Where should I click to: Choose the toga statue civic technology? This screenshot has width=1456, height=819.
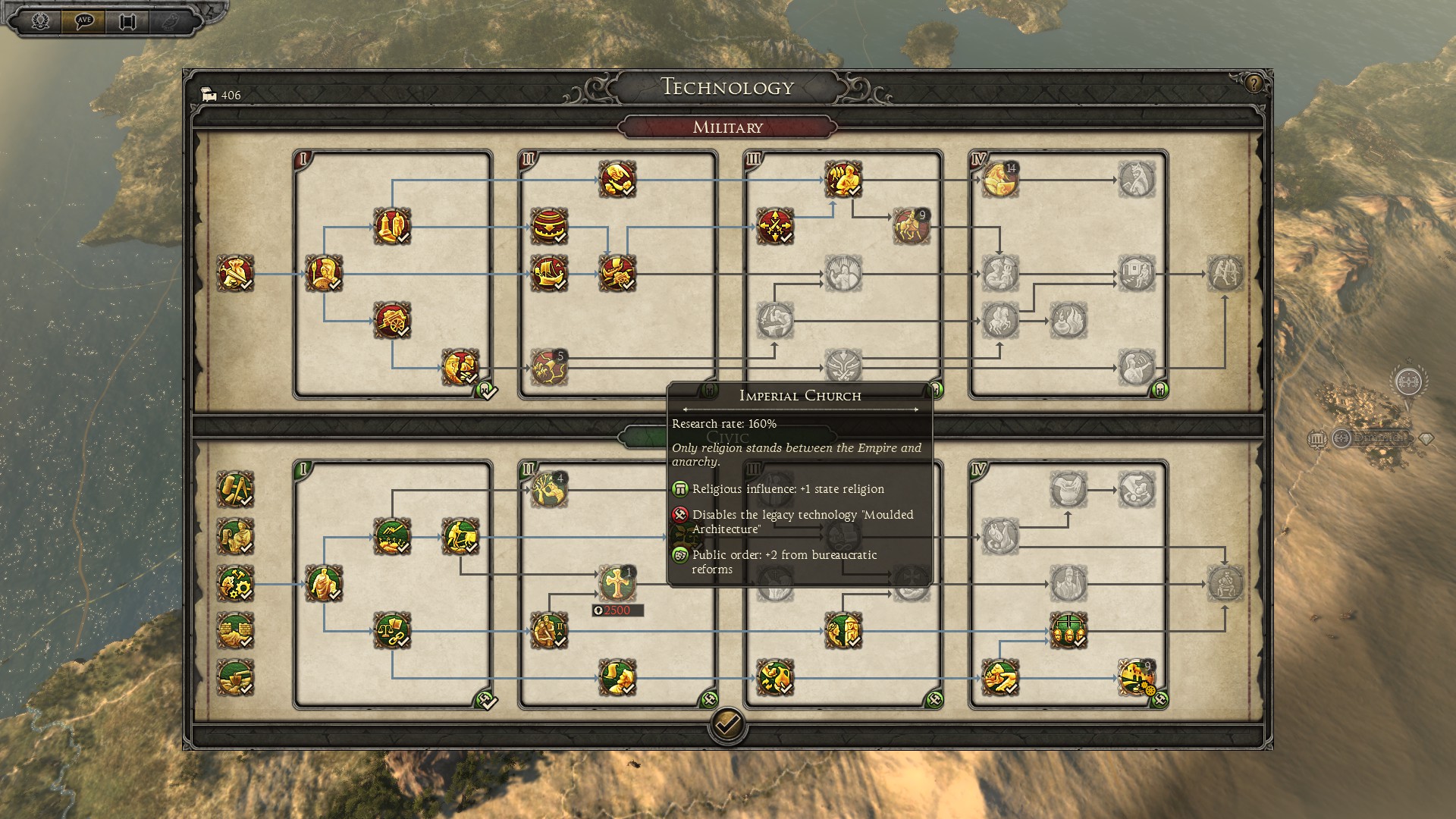click(x=324, y=583)
